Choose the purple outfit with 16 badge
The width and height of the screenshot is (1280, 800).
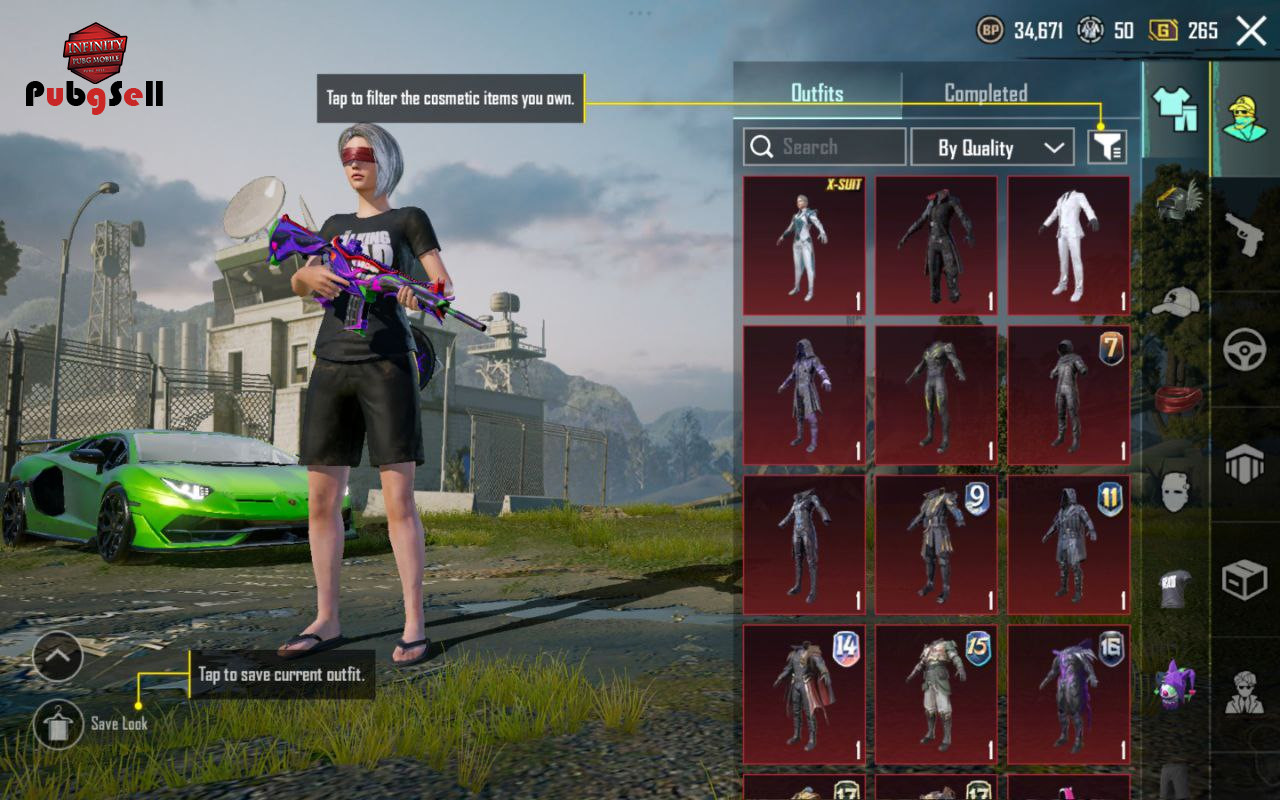pyautogui.click(x=1068, y=694)
